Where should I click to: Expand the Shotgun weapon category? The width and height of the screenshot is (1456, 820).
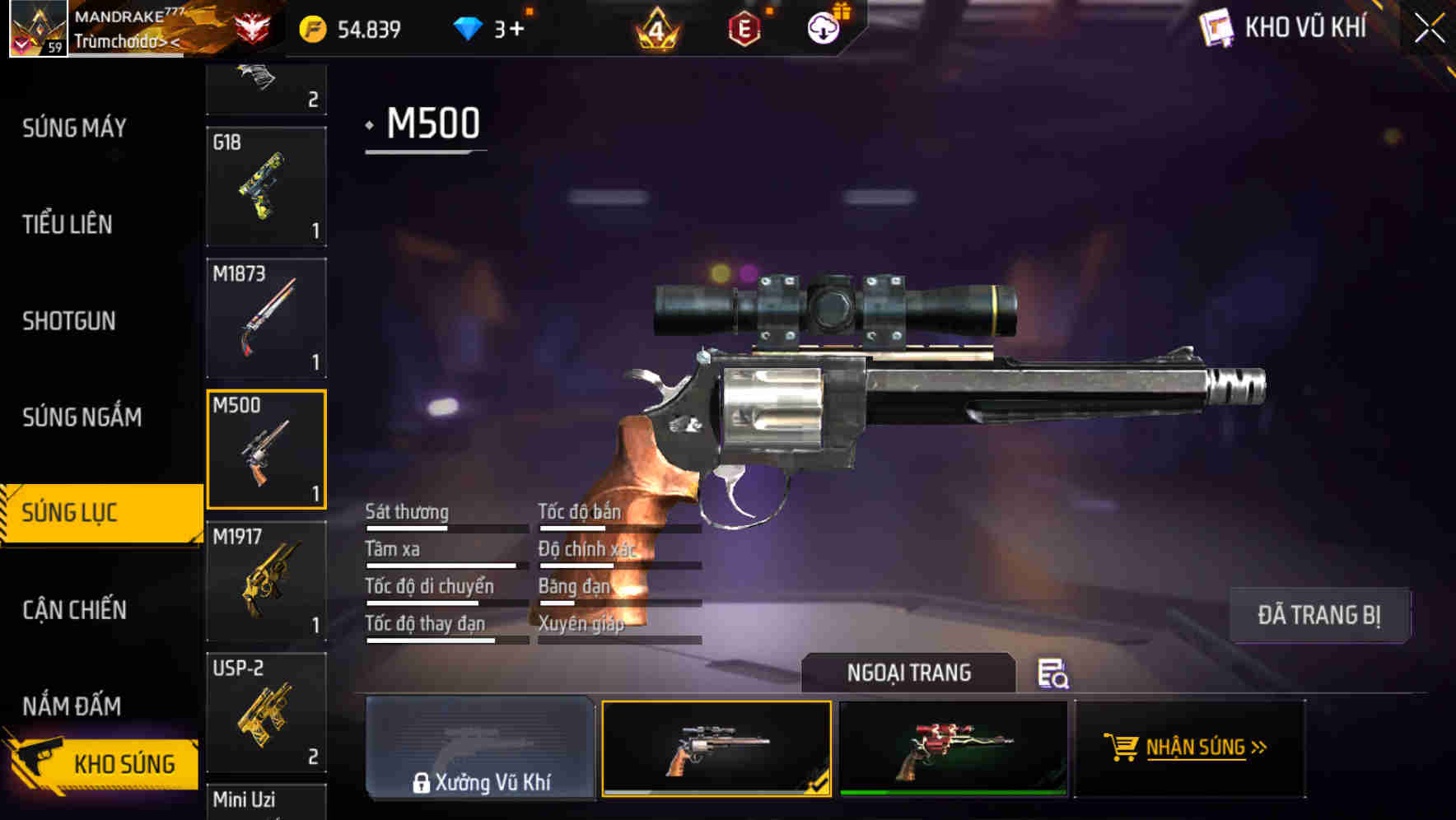coord(70,321)
